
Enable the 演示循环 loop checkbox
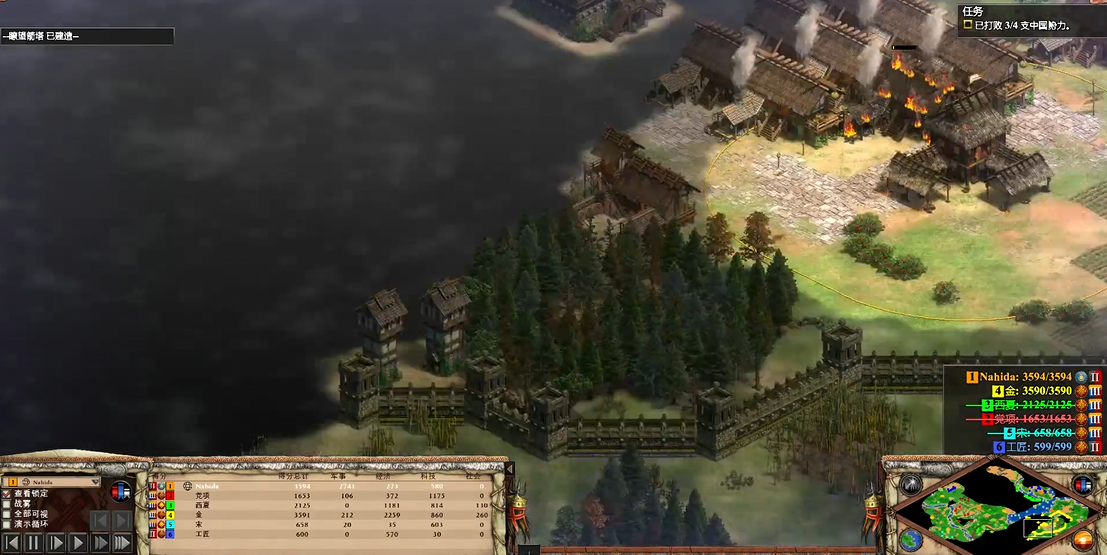pos(8,525)
